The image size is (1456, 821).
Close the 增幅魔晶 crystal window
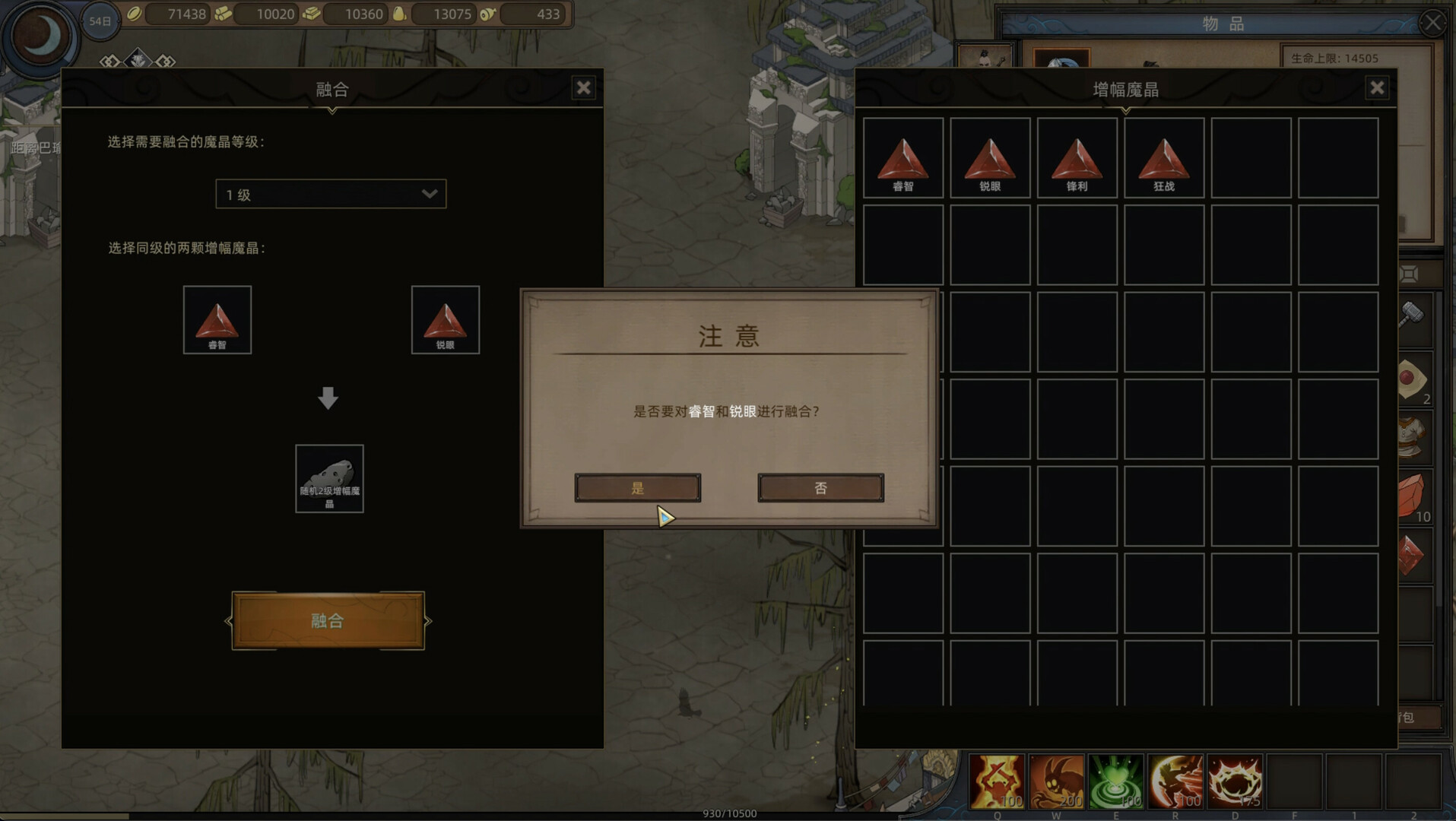(1377, 88)
